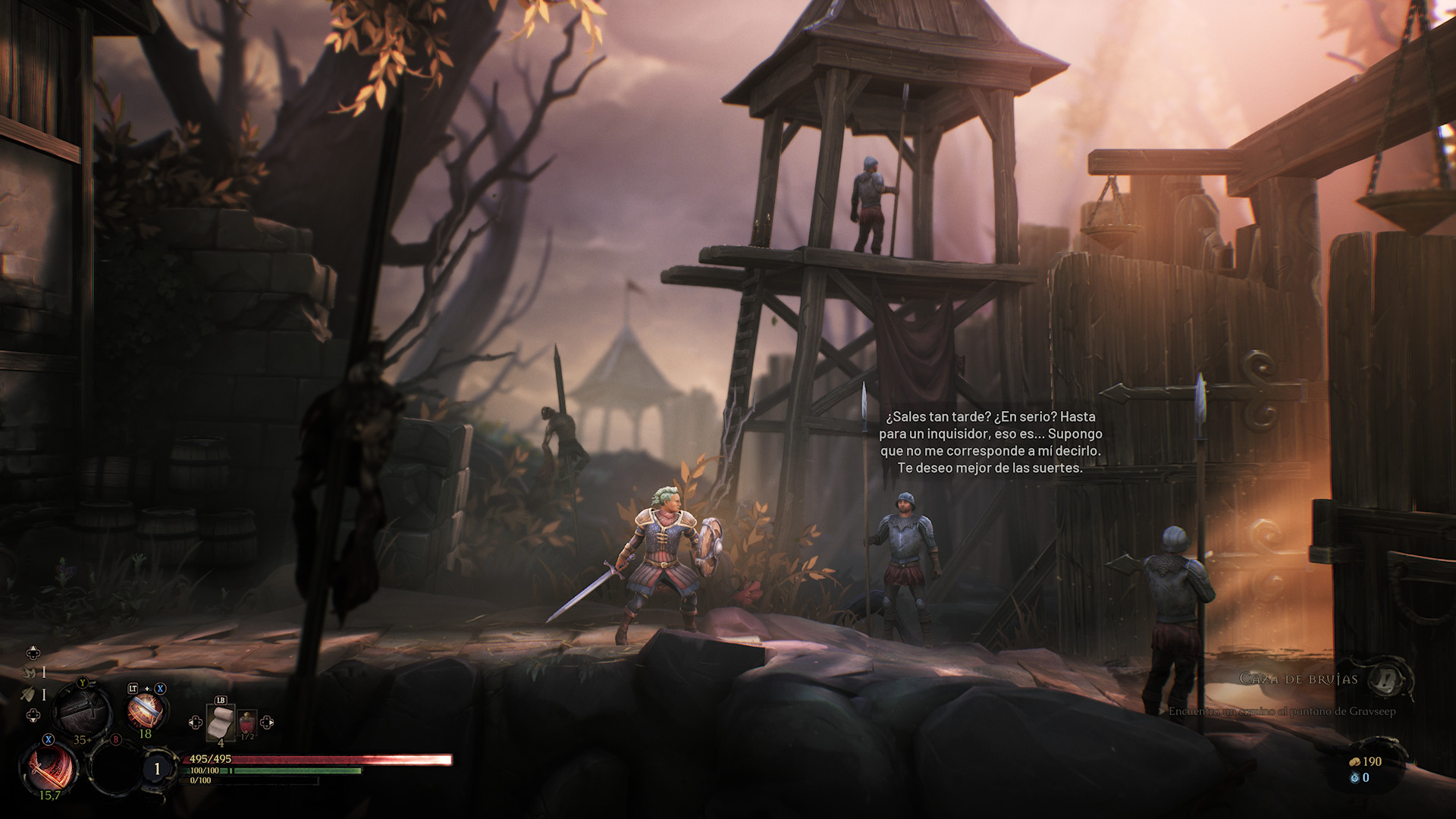This screenshot has width=1456, height=819.
Task: Select the flame ammo type icon
Action: pyautogui.click(x=30, y=672)
